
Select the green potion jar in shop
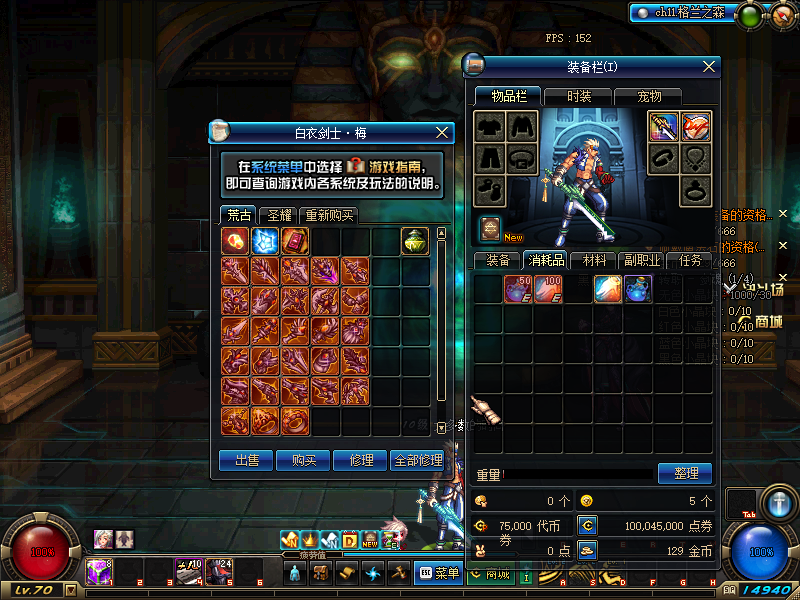tap(416, 241)
